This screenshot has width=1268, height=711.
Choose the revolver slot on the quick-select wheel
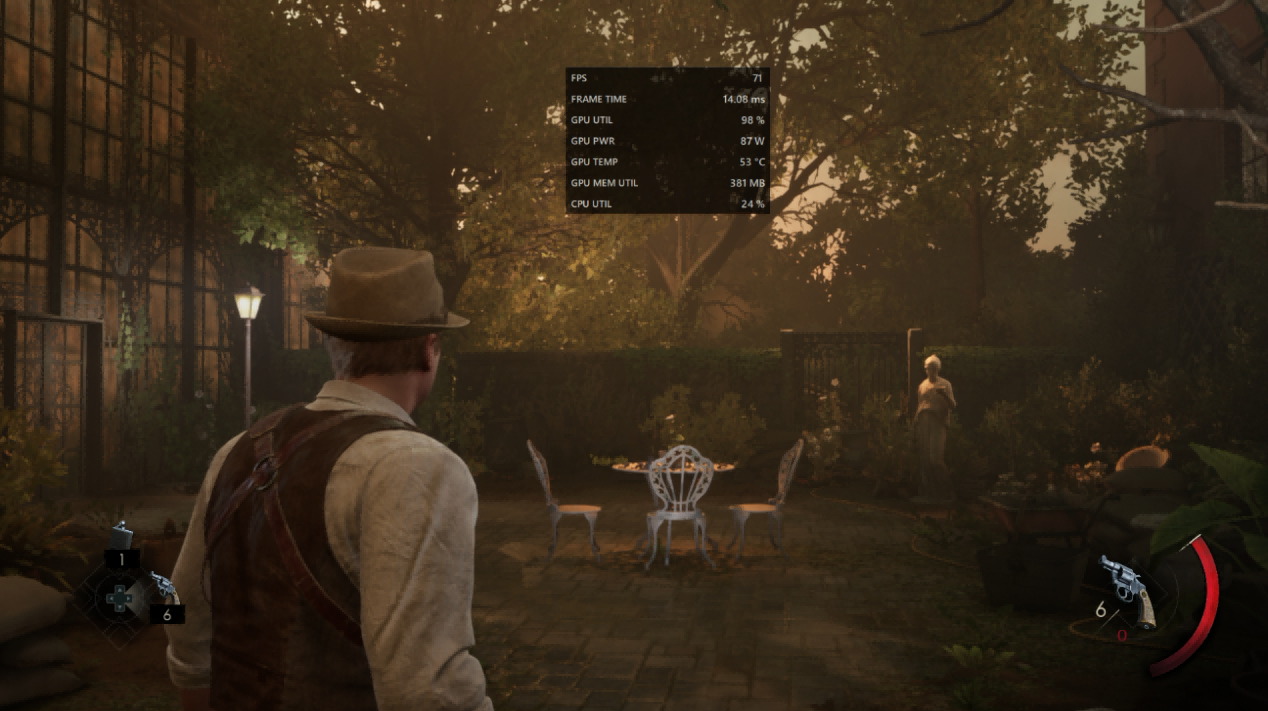160,589
